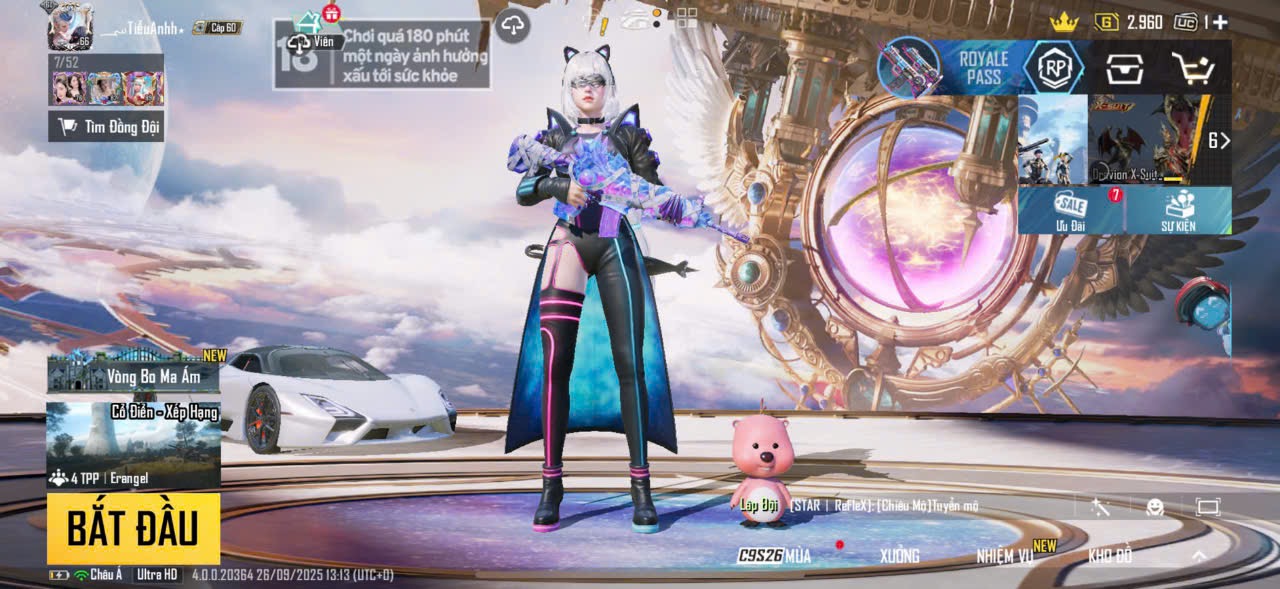This screenshot has height=589, width=1280.
Task: Open the shopping cart shop
Action: pos(1192,68)
